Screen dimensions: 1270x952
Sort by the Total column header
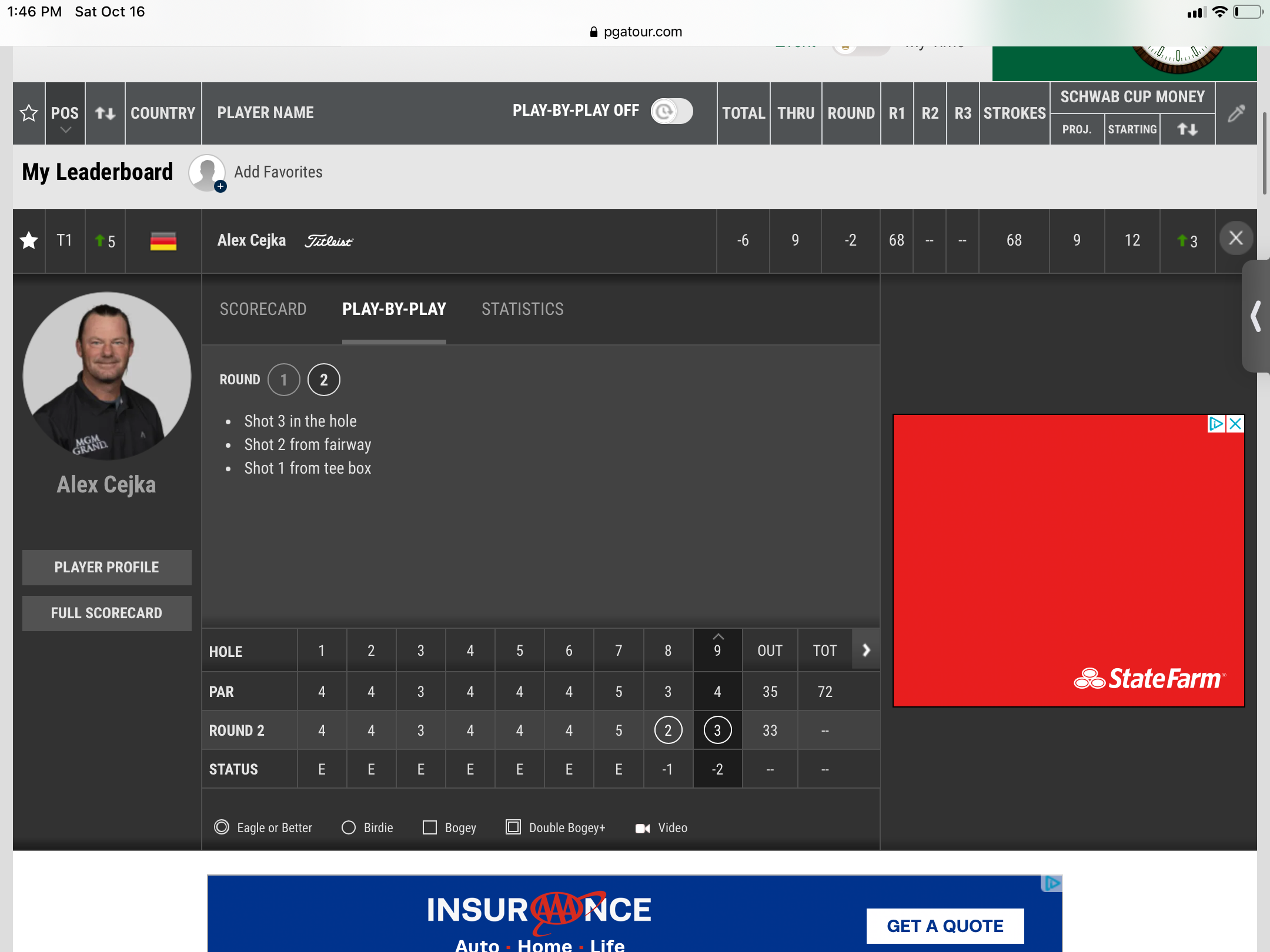click(743, 113)
